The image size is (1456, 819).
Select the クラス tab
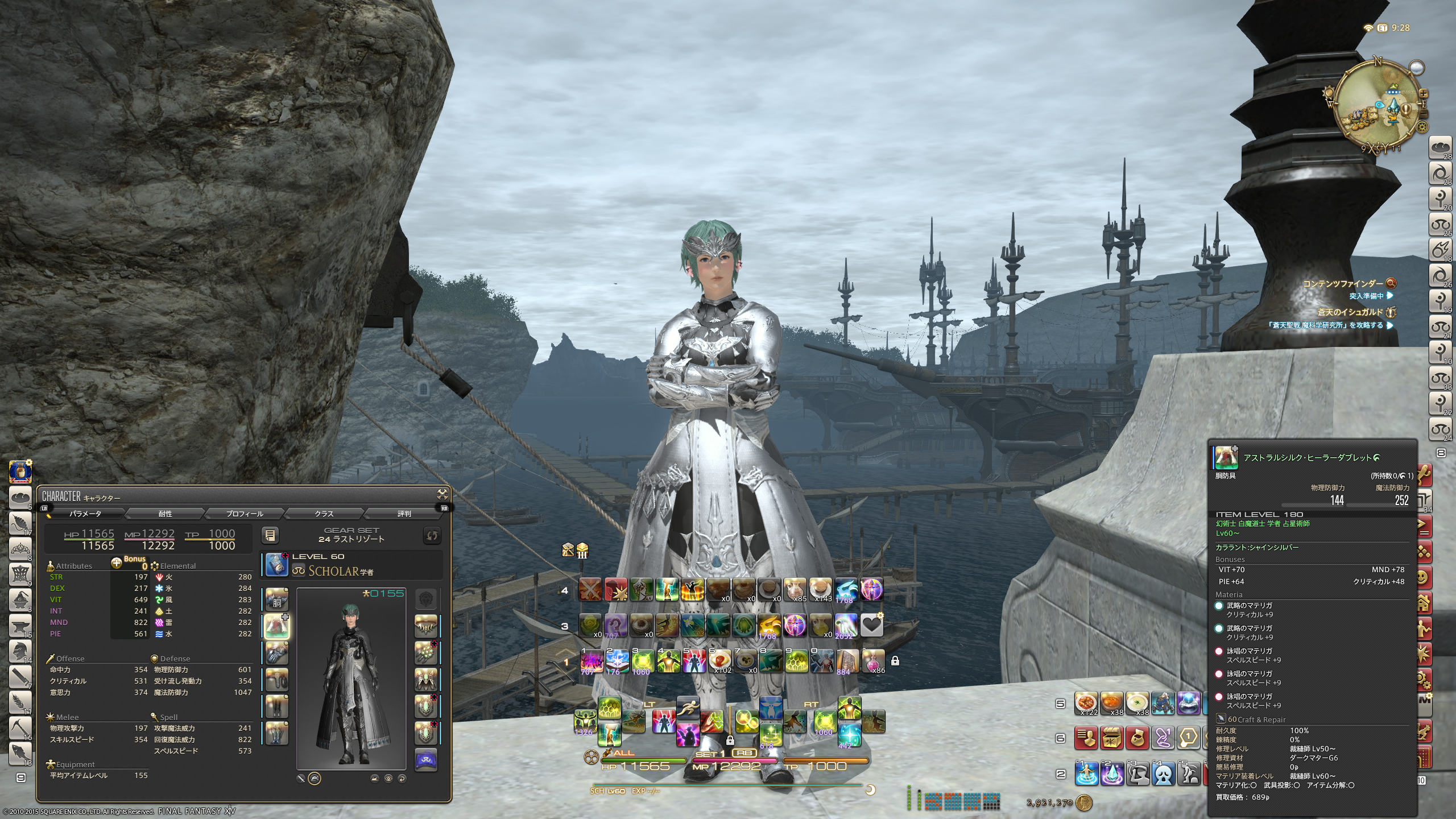[x=324, y=514]
